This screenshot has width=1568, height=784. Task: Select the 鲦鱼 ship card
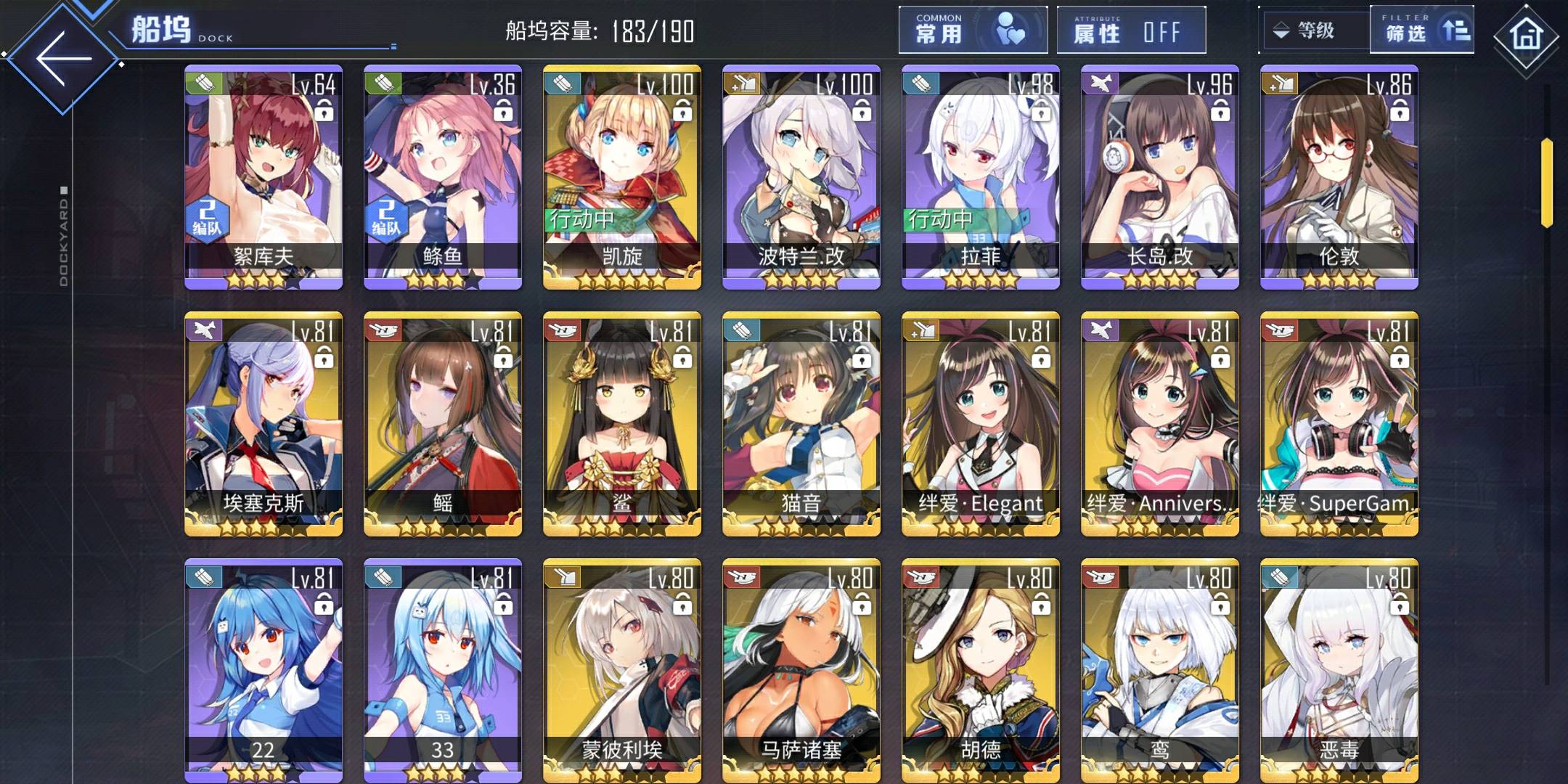[x=443, y=177]
